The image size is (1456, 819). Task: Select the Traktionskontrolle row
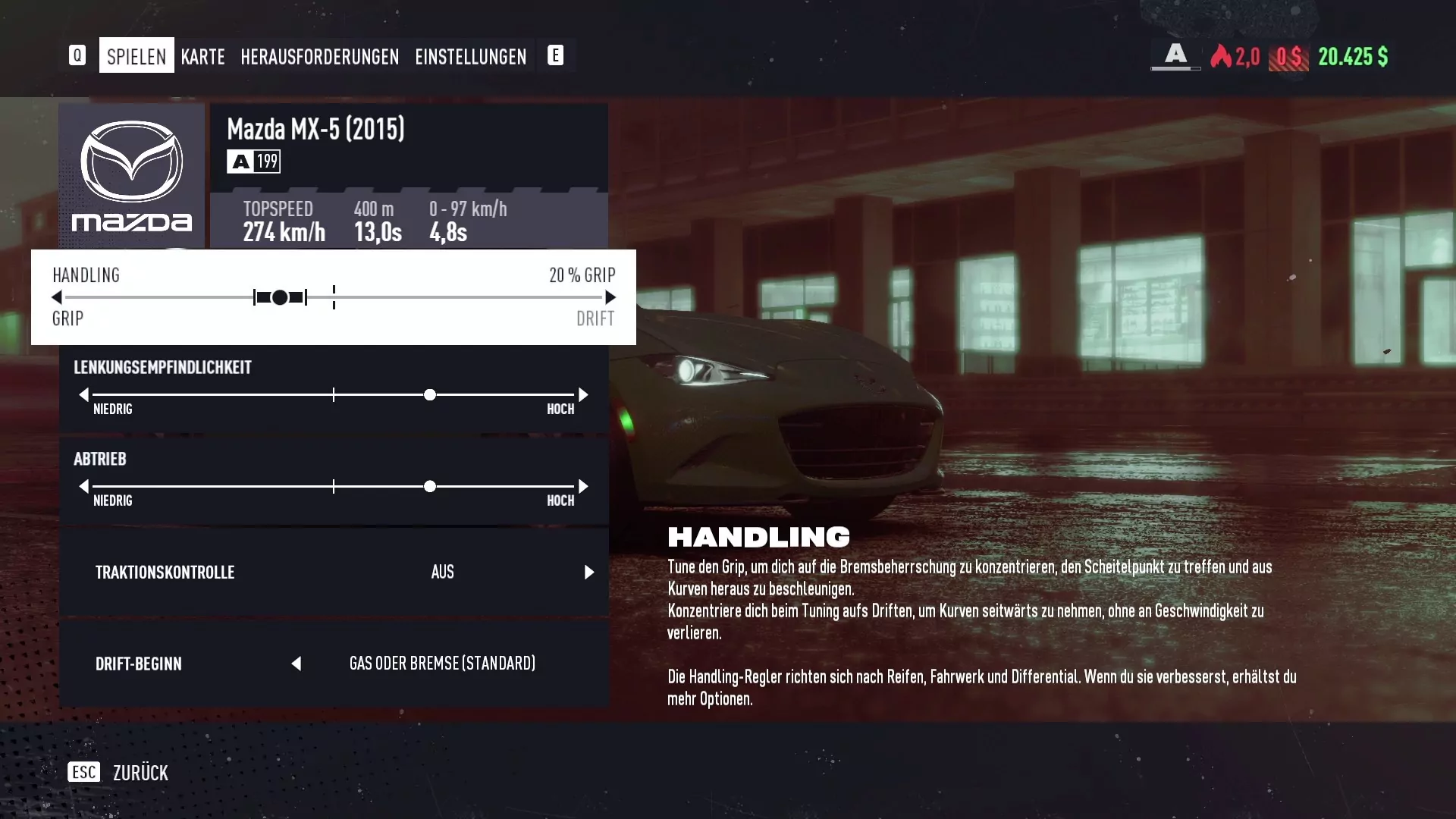[x=334, y=572]
